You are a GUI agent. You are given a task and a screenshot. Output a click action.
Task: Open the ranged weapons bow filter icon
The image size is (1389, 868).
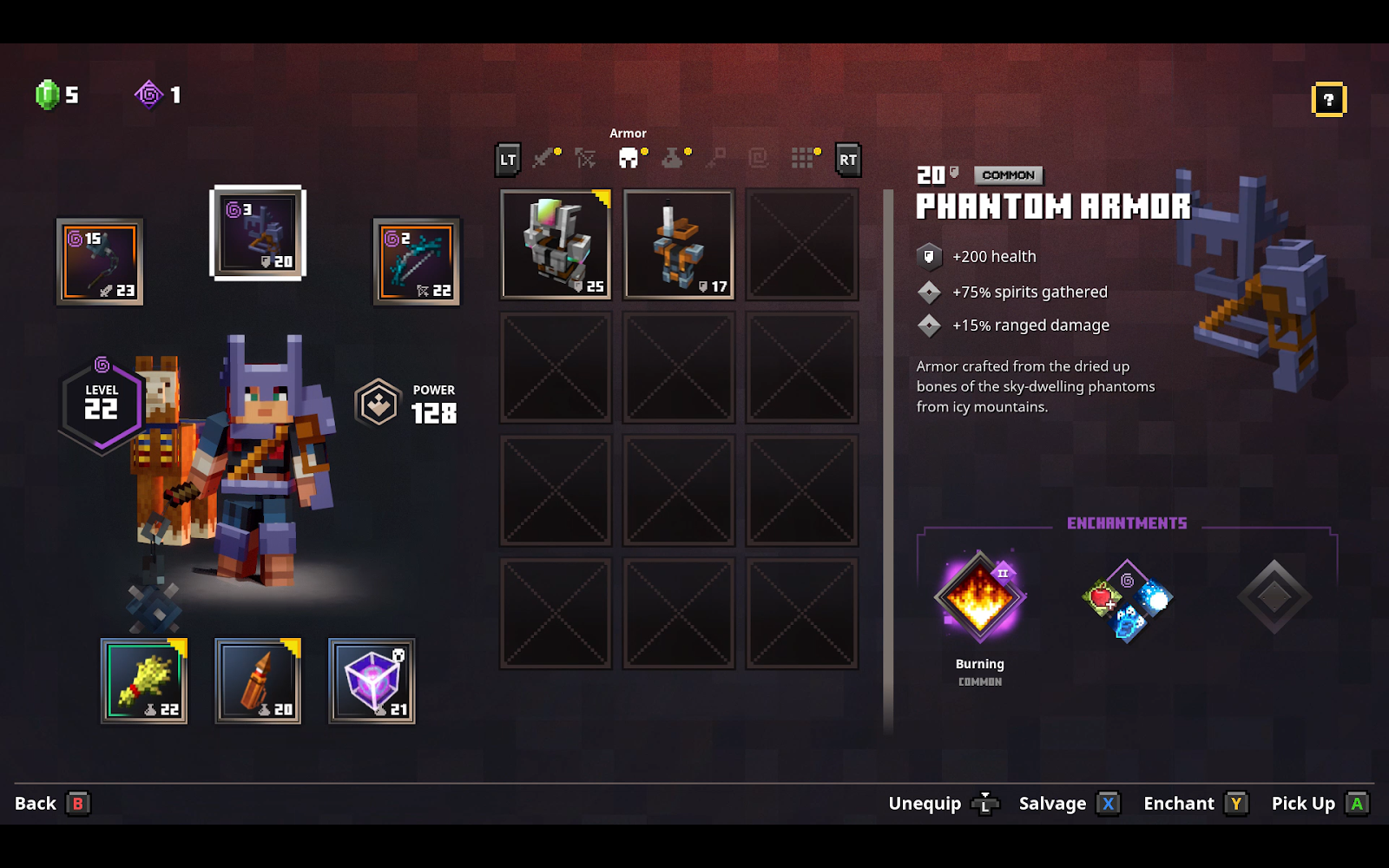(586, 160)
